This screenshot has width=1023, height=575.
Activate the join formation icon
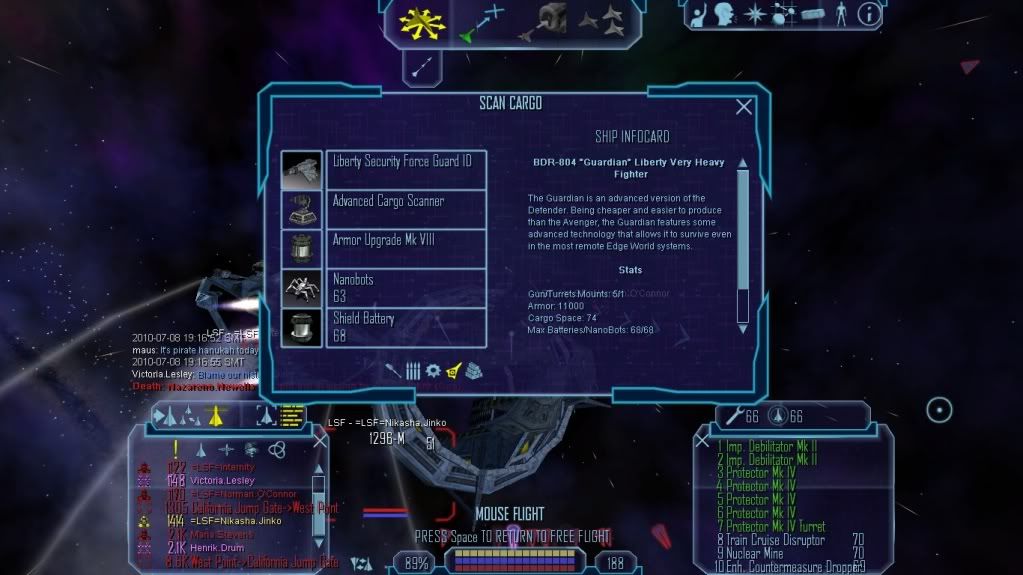coord(604,20)
